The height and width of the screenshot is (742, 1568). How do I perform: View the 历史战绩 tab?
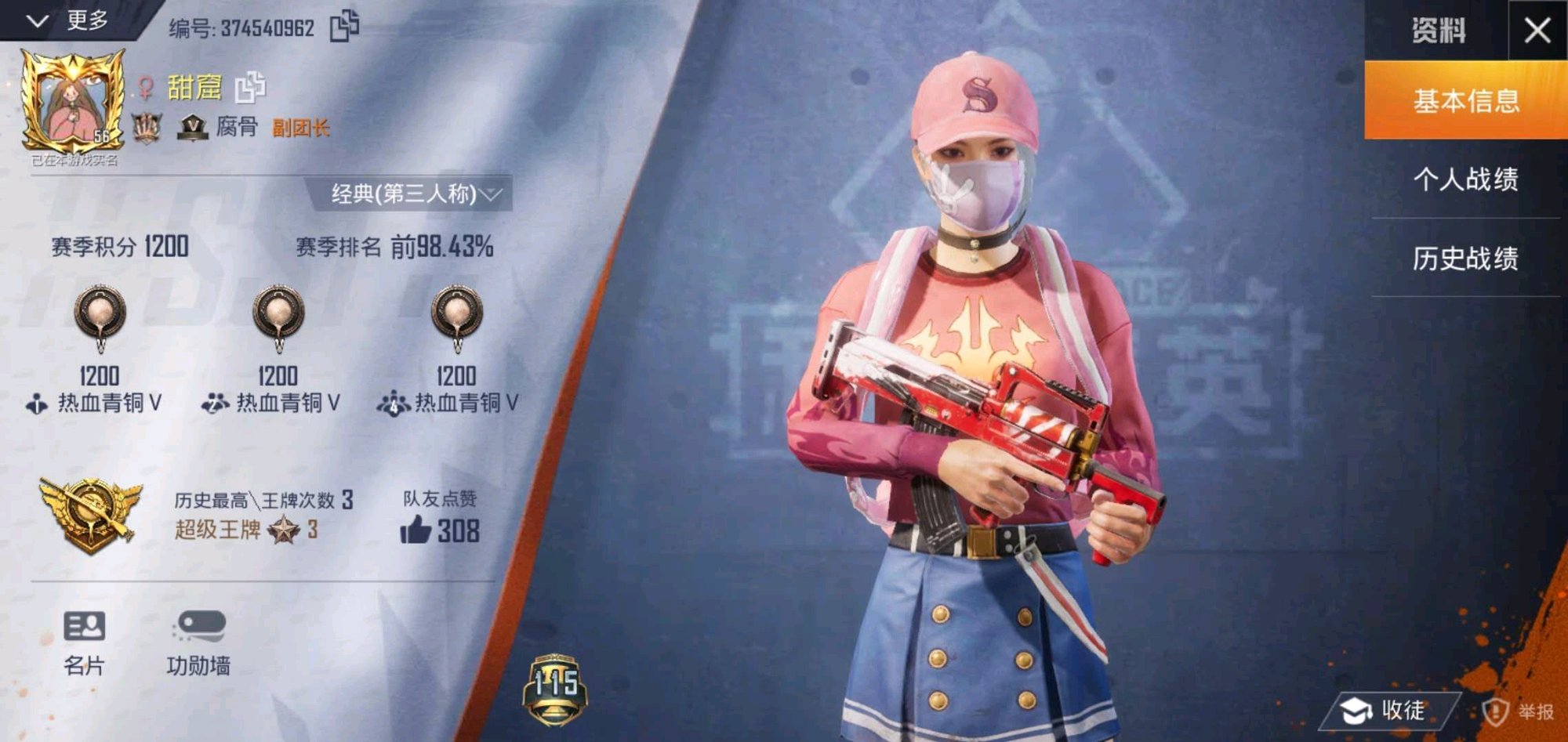1465,258
